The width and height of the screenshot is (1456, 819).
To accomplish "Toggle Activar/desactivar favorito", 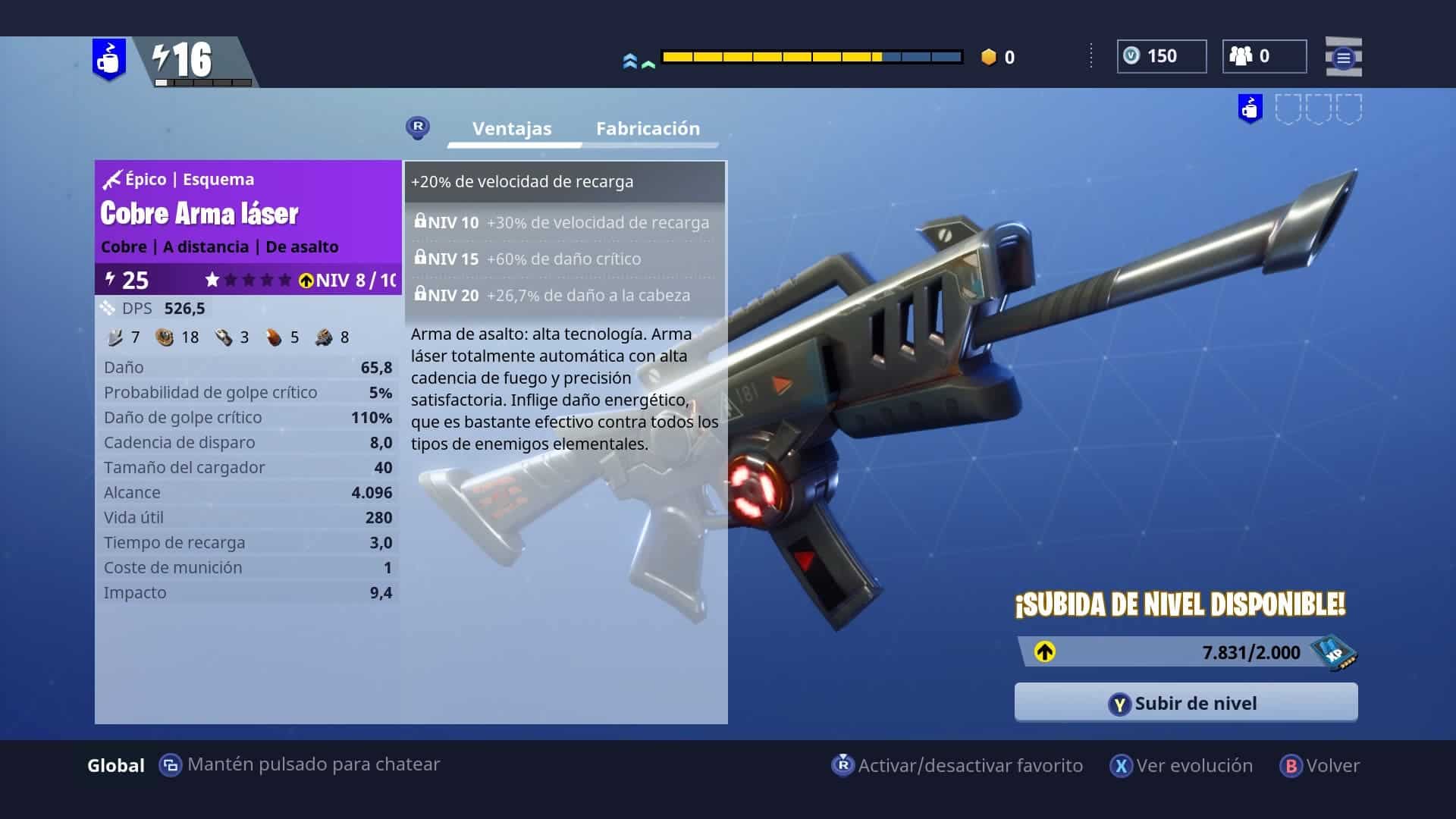I will (958, 766).
